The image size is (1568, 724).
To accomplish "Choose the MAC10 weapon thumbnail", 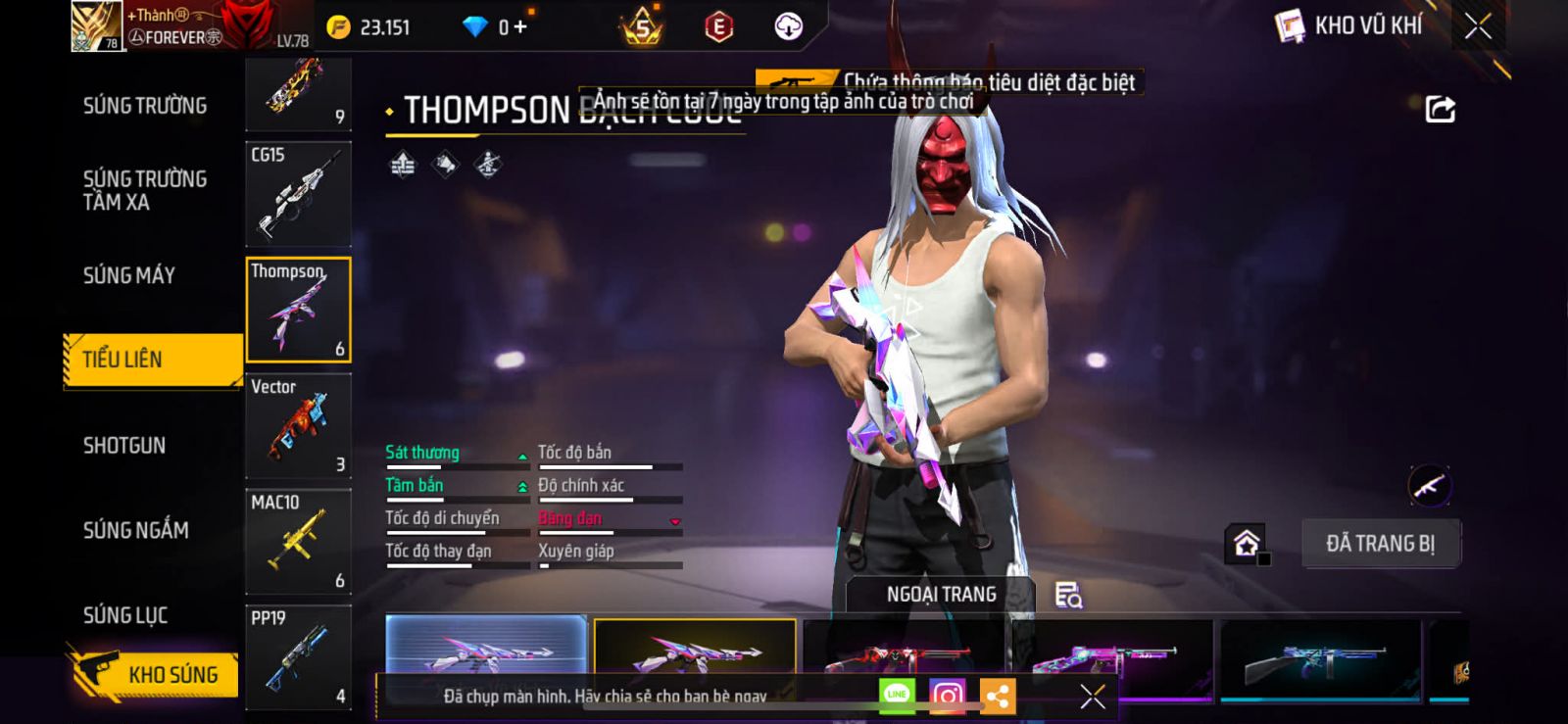I will [x=298, y=542].
